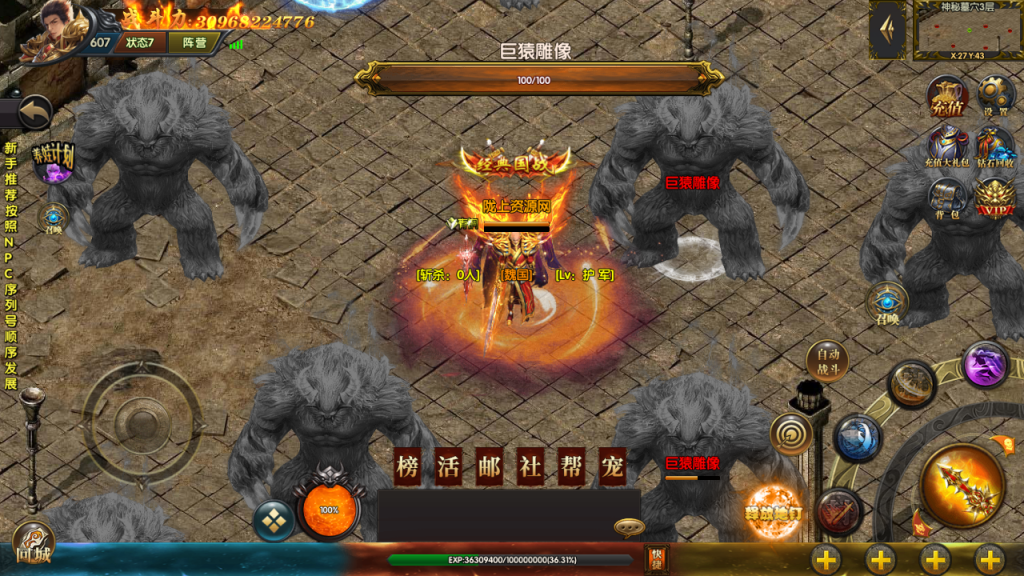Open the 邮 mail tab
Image resolution: width=1024 pixels, height=576 pixels.
pyautogui.click(x=489, y=467)
